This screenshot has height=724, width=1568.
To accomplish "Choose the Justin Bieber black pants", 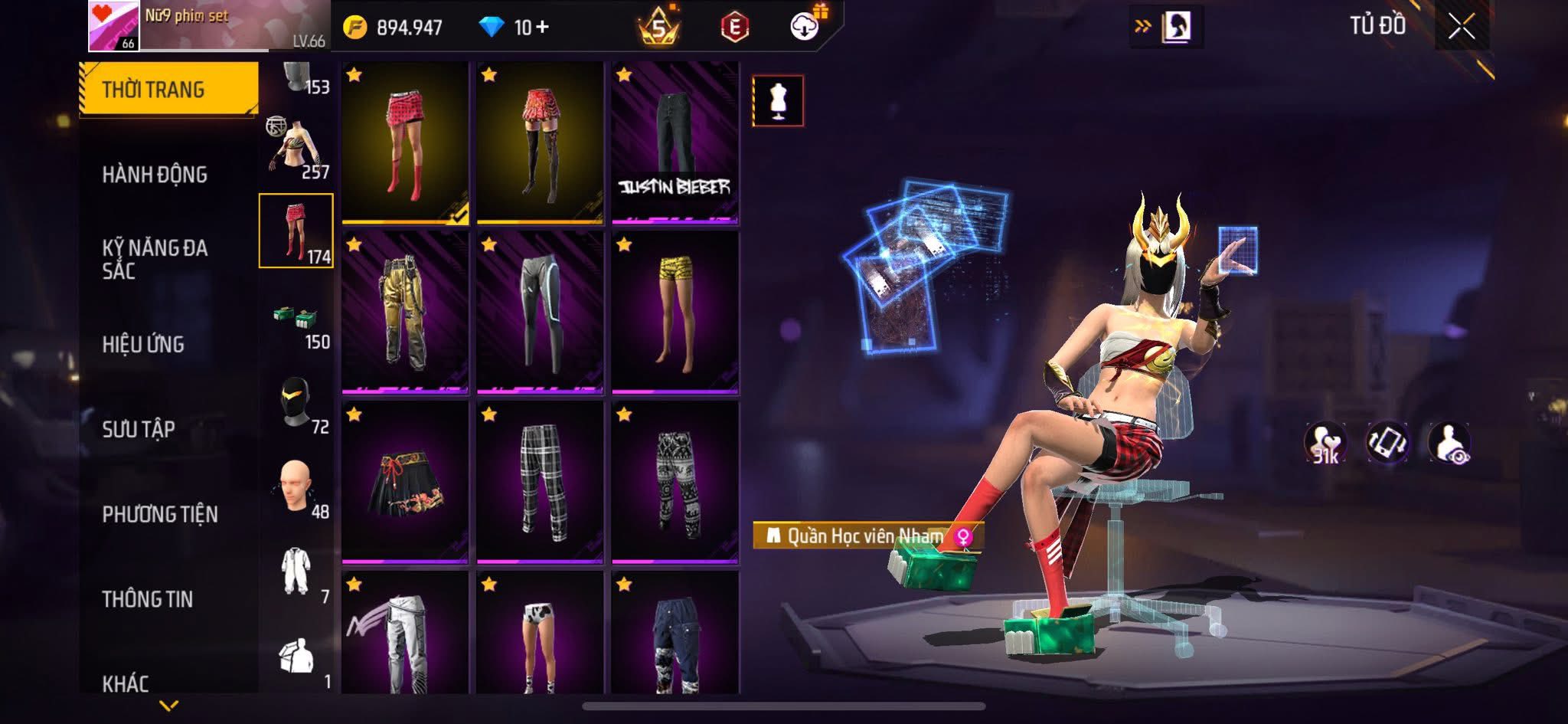I will [675, 143].
